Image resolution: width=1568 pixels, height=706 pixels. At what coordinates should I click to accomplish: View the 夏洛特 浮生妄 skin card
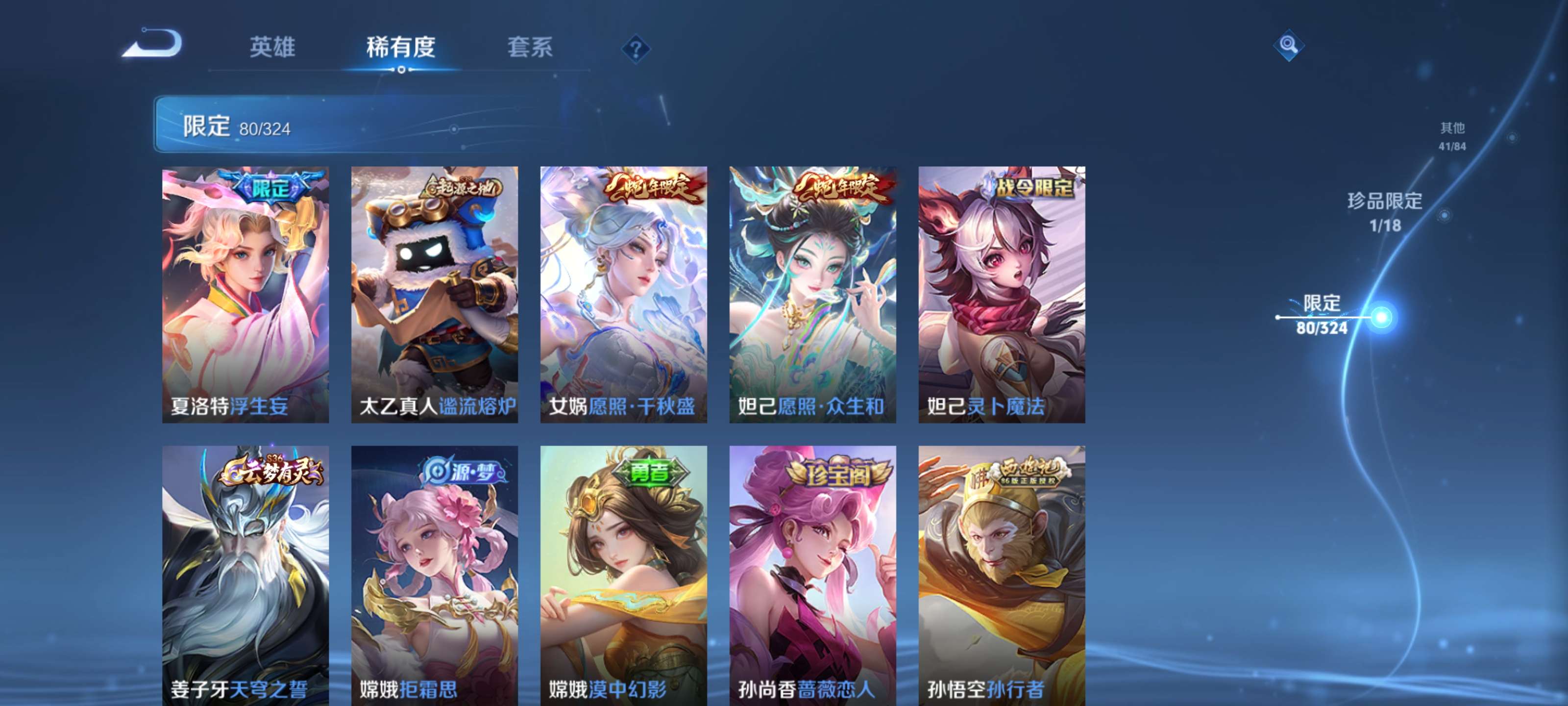coord(245,294)
